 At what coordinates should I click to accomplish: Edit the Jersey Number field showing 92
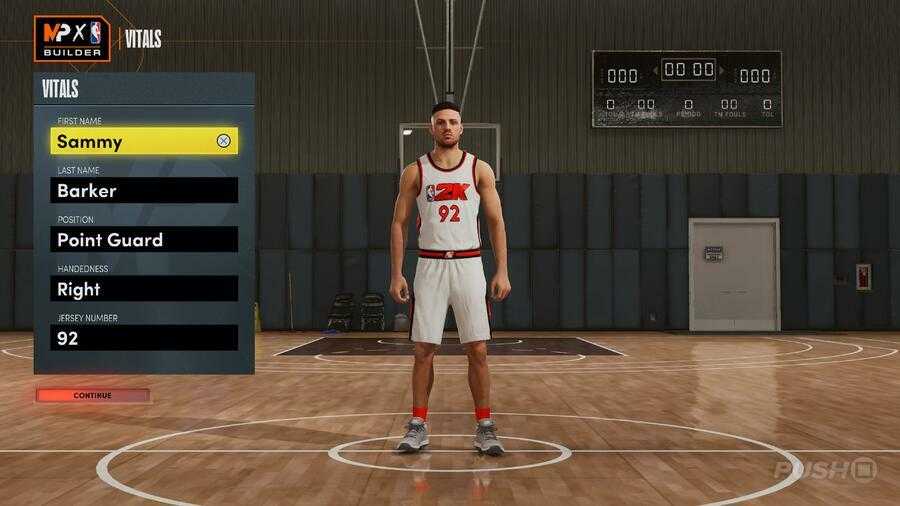[x=144, y=338]
